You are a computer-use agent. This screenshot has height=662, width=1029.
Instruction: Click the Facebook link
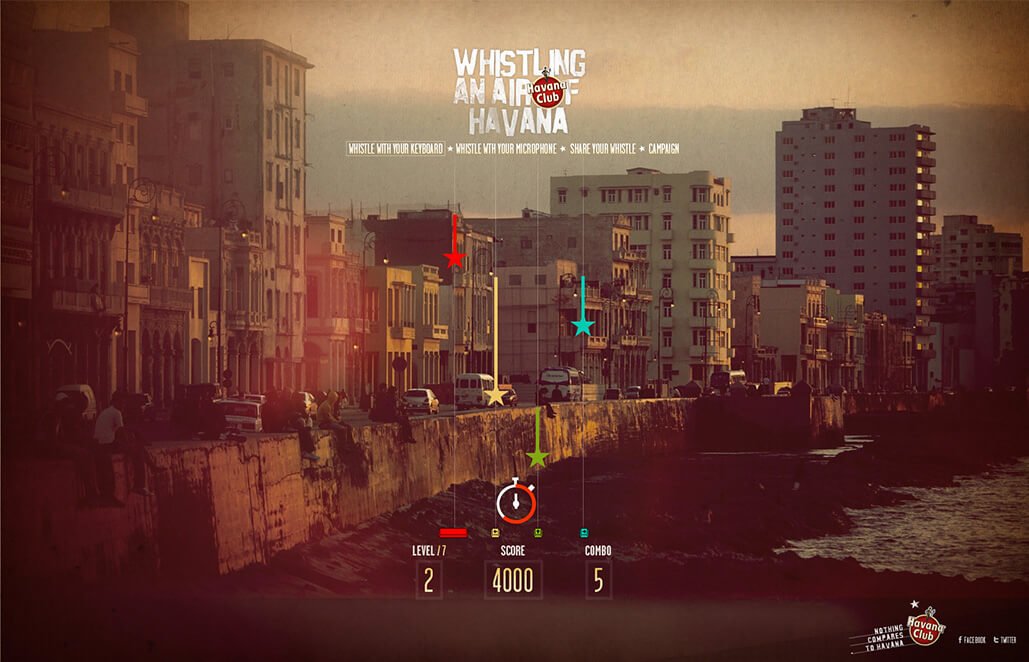(x=973, y=639)
